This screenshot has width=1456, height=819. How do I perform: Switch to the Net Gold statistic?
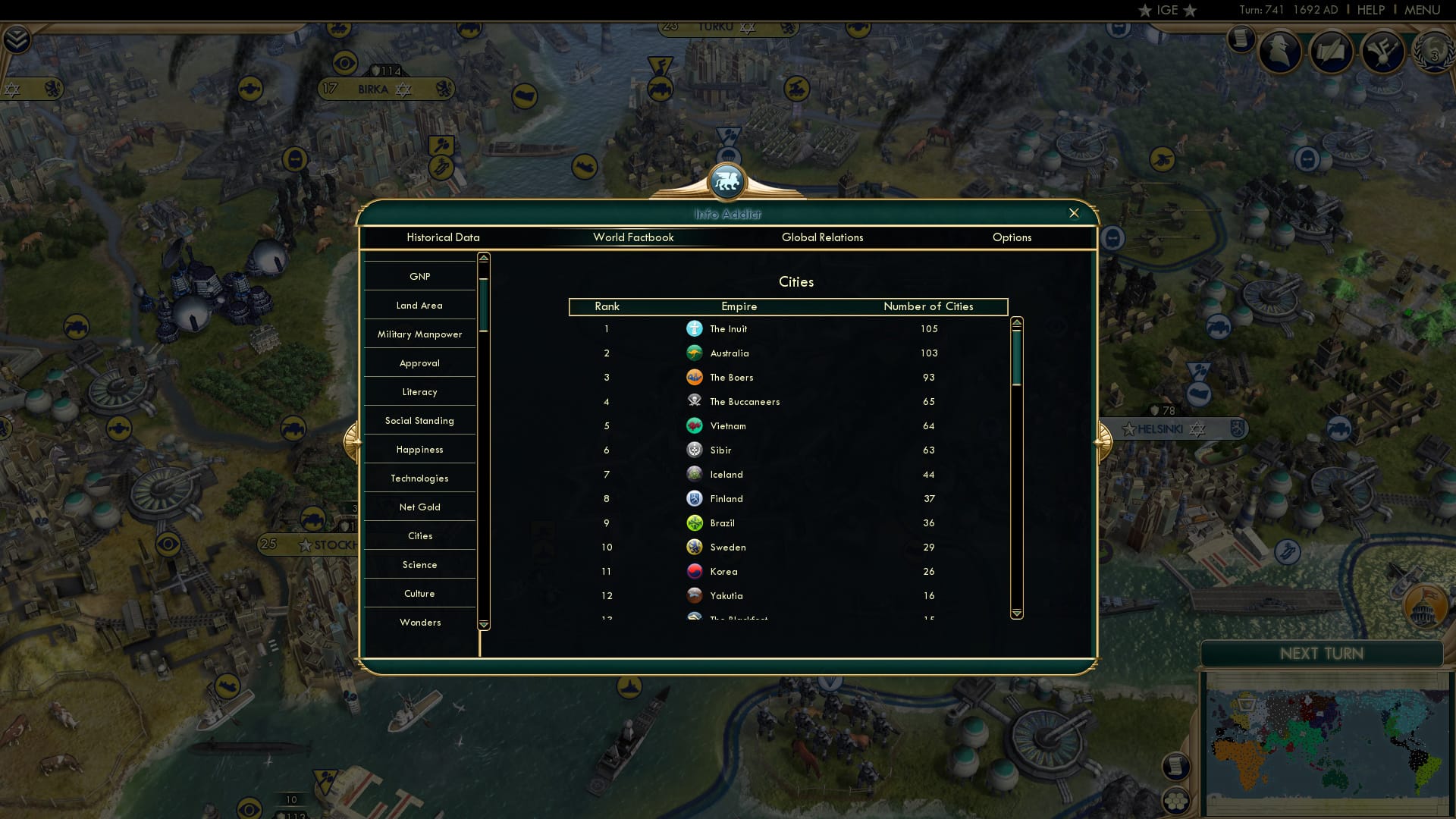420,507
